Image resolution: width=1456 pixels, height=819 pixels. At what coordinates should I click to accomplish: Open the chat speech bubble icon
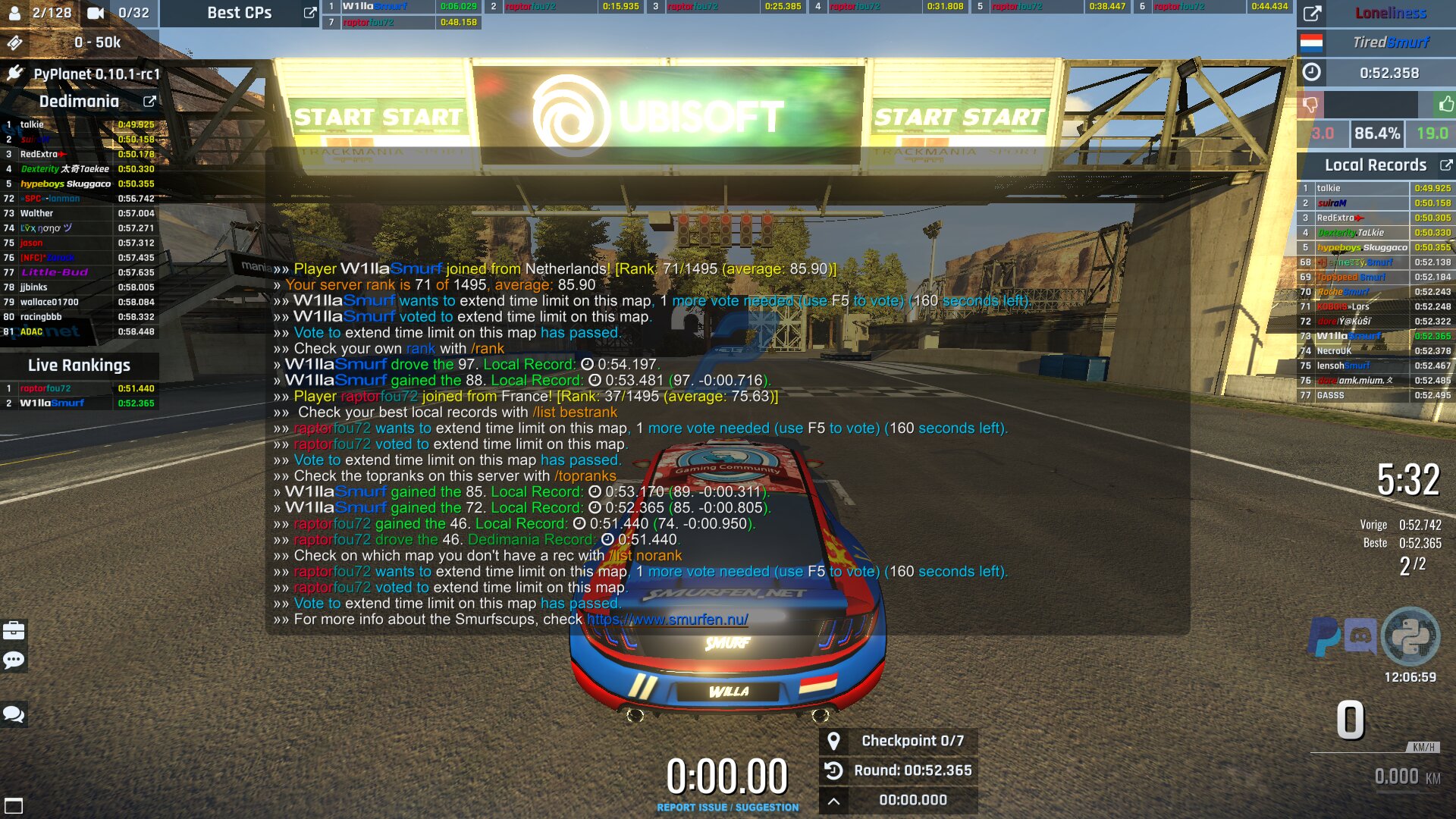pyautogui.click(x=13, y=661)
